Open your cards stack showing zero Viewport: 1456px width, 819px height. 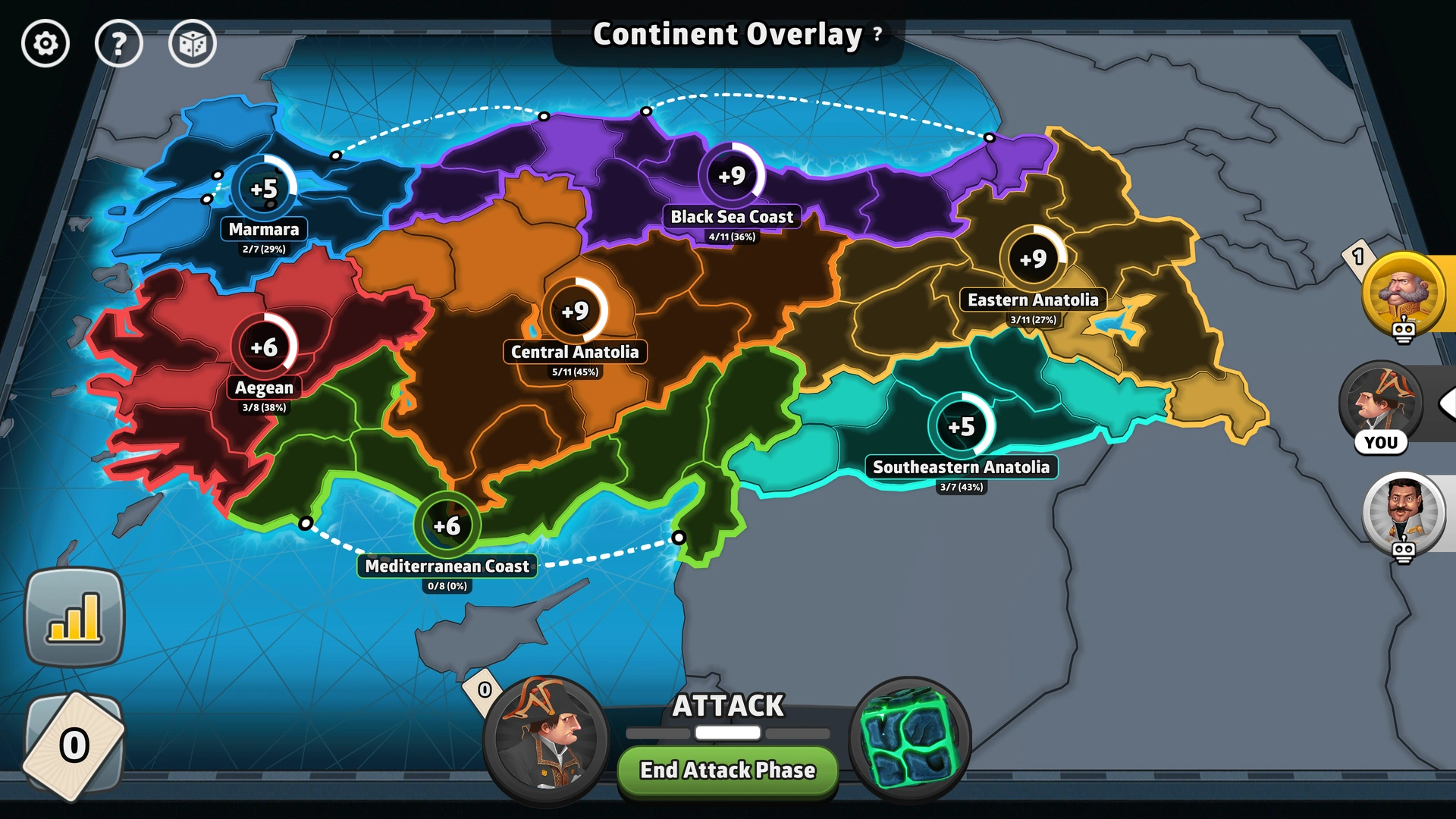[74, 745]
